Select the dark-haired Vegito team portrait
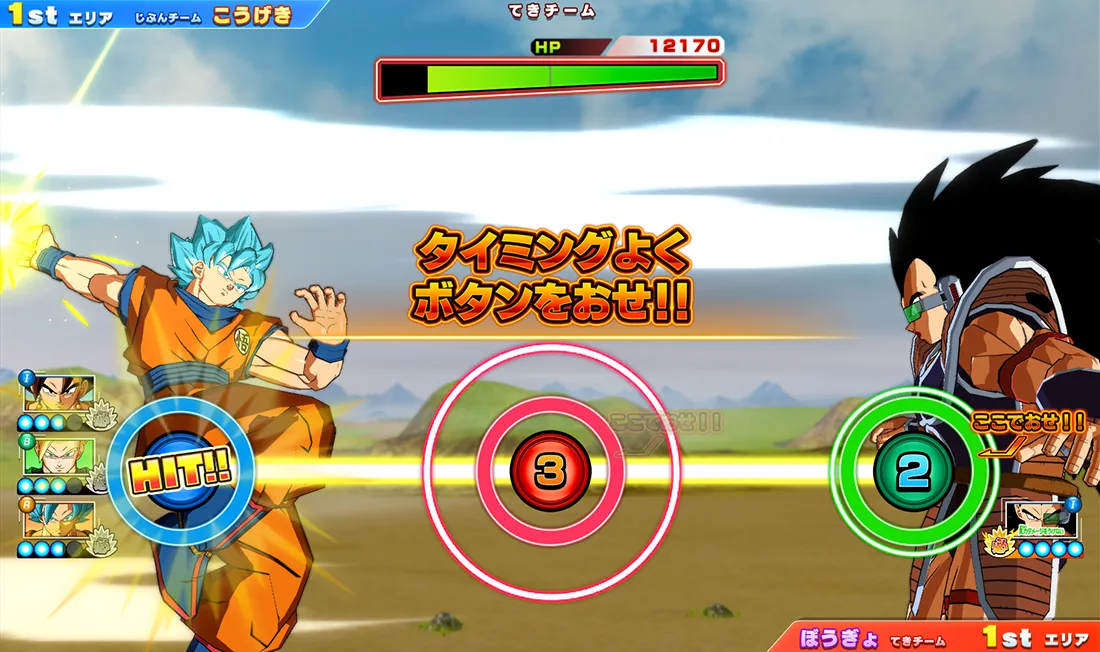Screen dimensions: 1100x652 (x=58, y=394)
